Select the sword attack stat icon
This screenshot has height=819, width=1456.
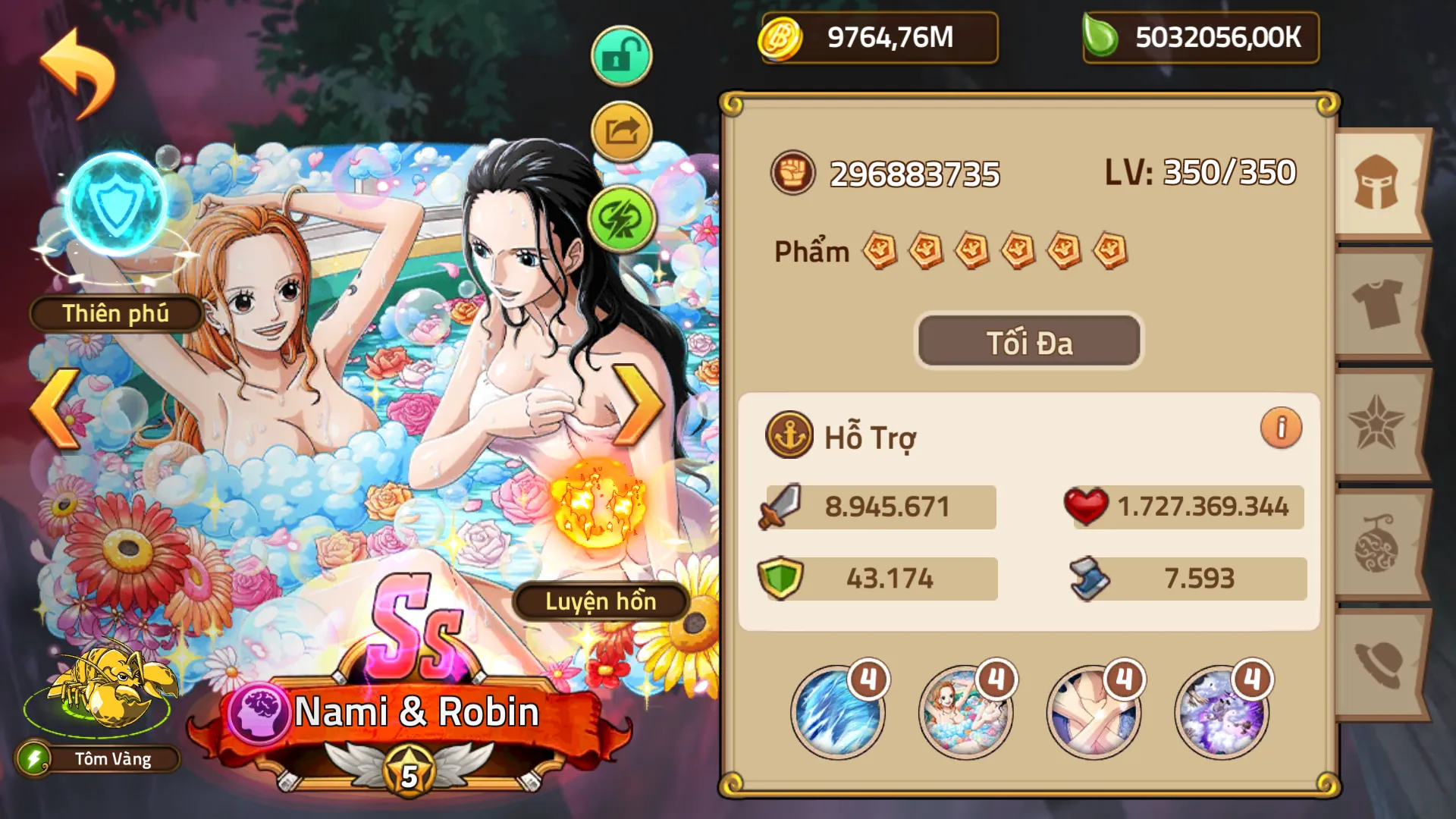781,507
